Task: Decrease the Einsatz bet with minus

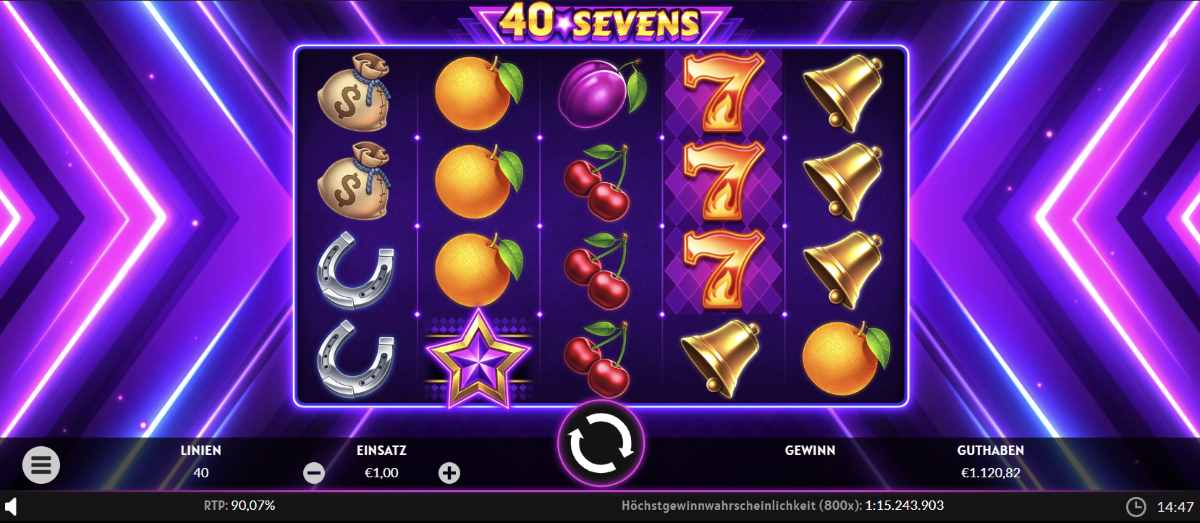Action: point(314,474)
